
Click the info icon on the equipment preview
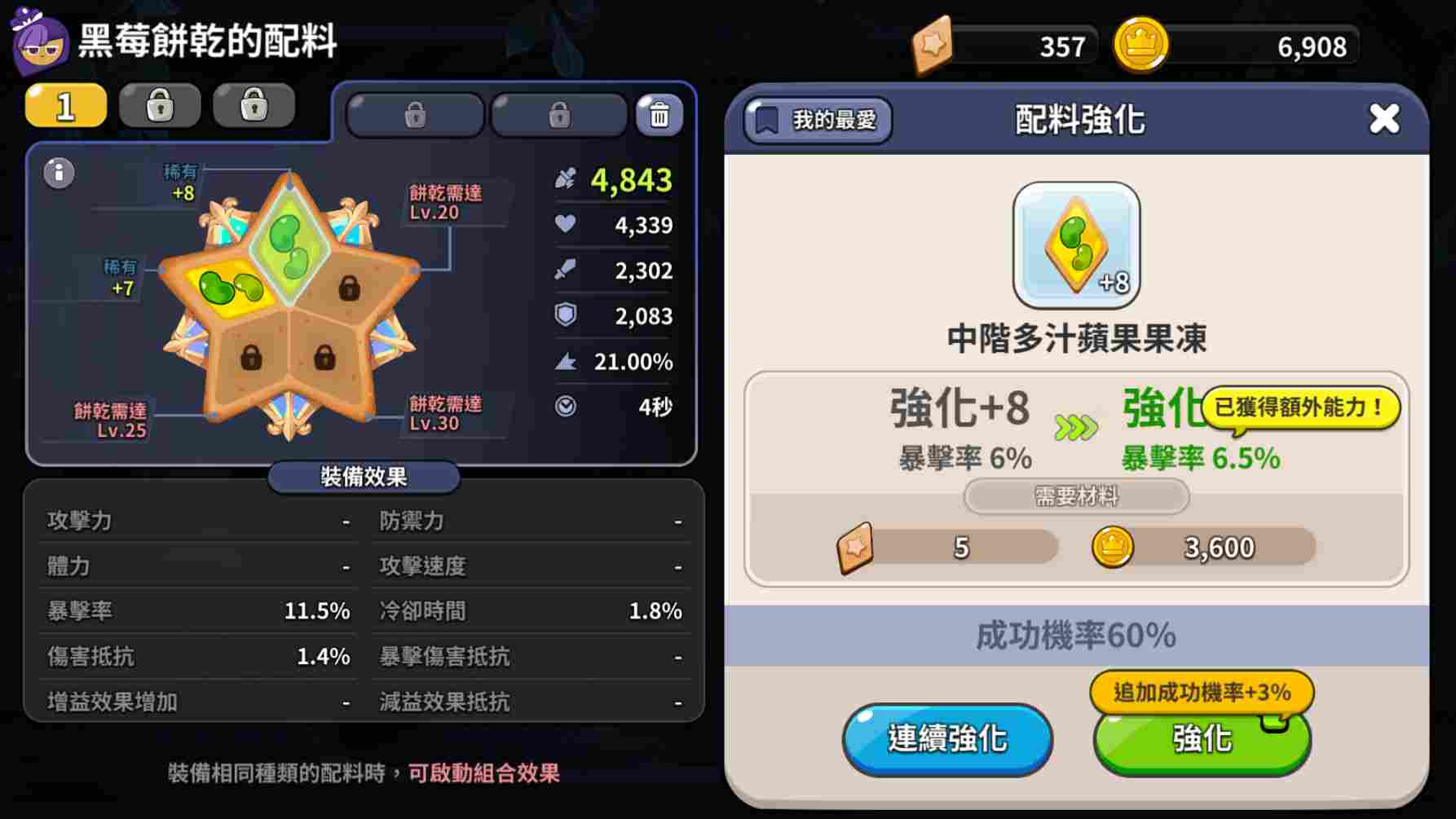click(x=57, y=174)
